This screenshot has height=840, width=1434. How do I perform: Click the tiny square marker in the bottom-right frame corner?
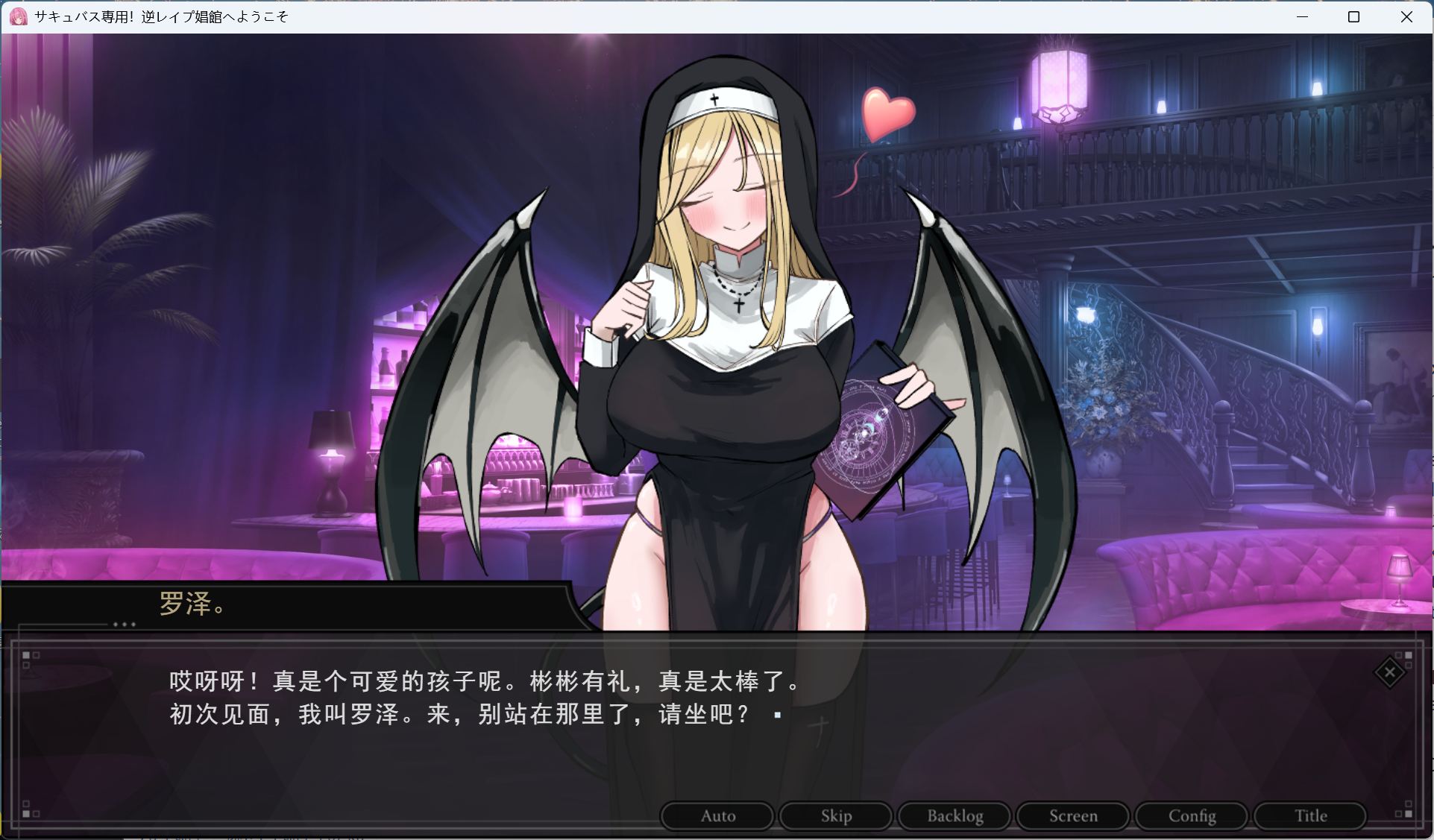click(1408, 813)
